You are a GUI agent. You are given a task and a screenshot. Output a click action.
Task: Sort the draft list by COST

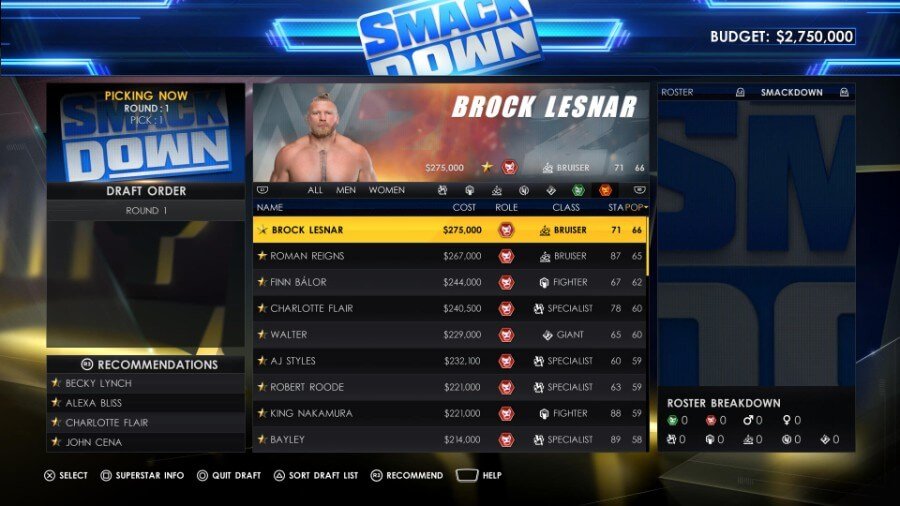[x=464, y=207]
